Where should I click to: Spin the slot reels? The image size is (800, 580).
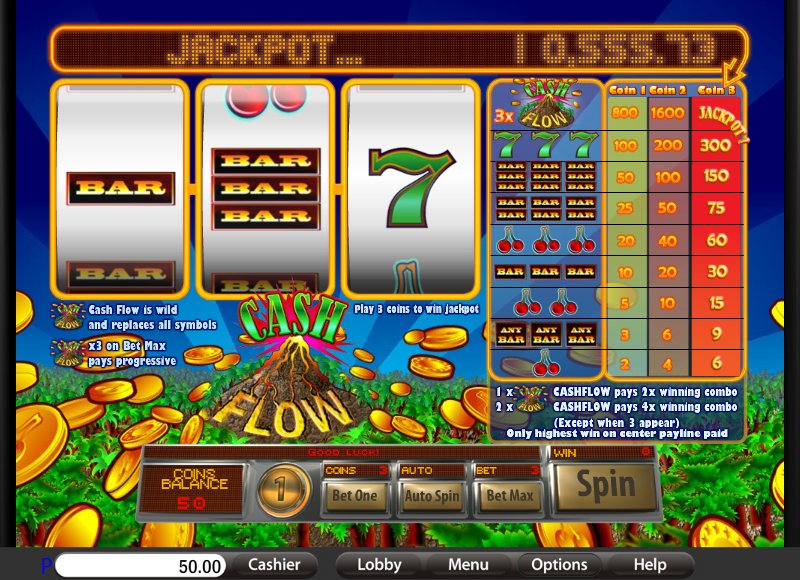pyautogui.click(x=605, y=486)
